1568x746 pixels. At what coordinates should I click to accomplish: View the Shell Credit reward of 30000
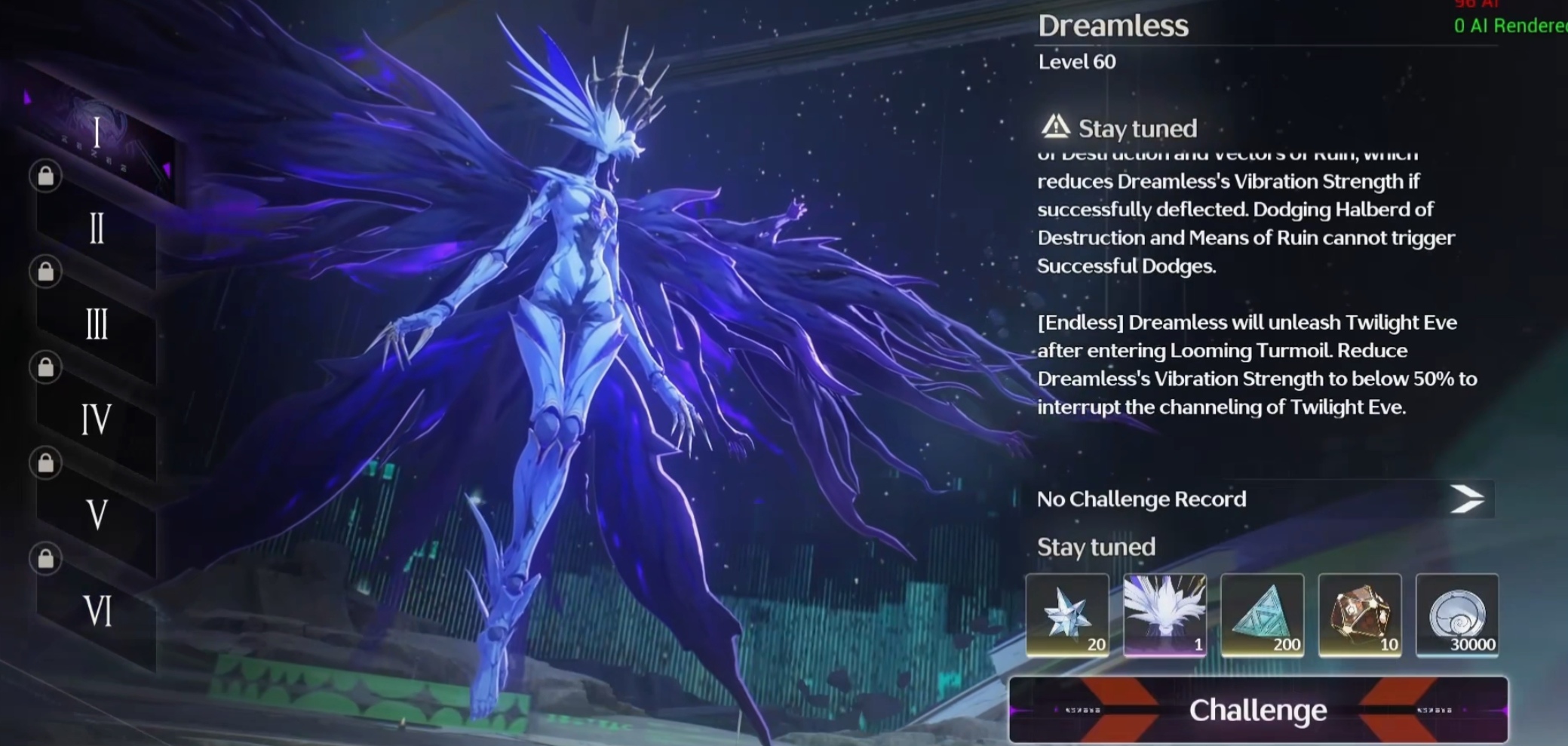(x=1457, y=615)
